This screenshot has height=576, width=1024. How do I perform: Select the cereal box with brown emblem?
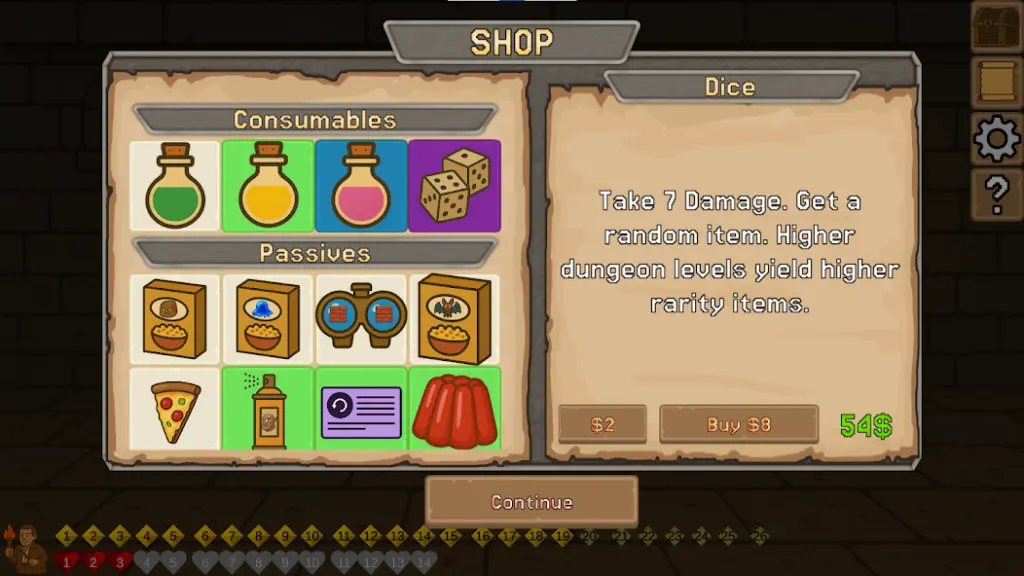[x=175, y=319]
